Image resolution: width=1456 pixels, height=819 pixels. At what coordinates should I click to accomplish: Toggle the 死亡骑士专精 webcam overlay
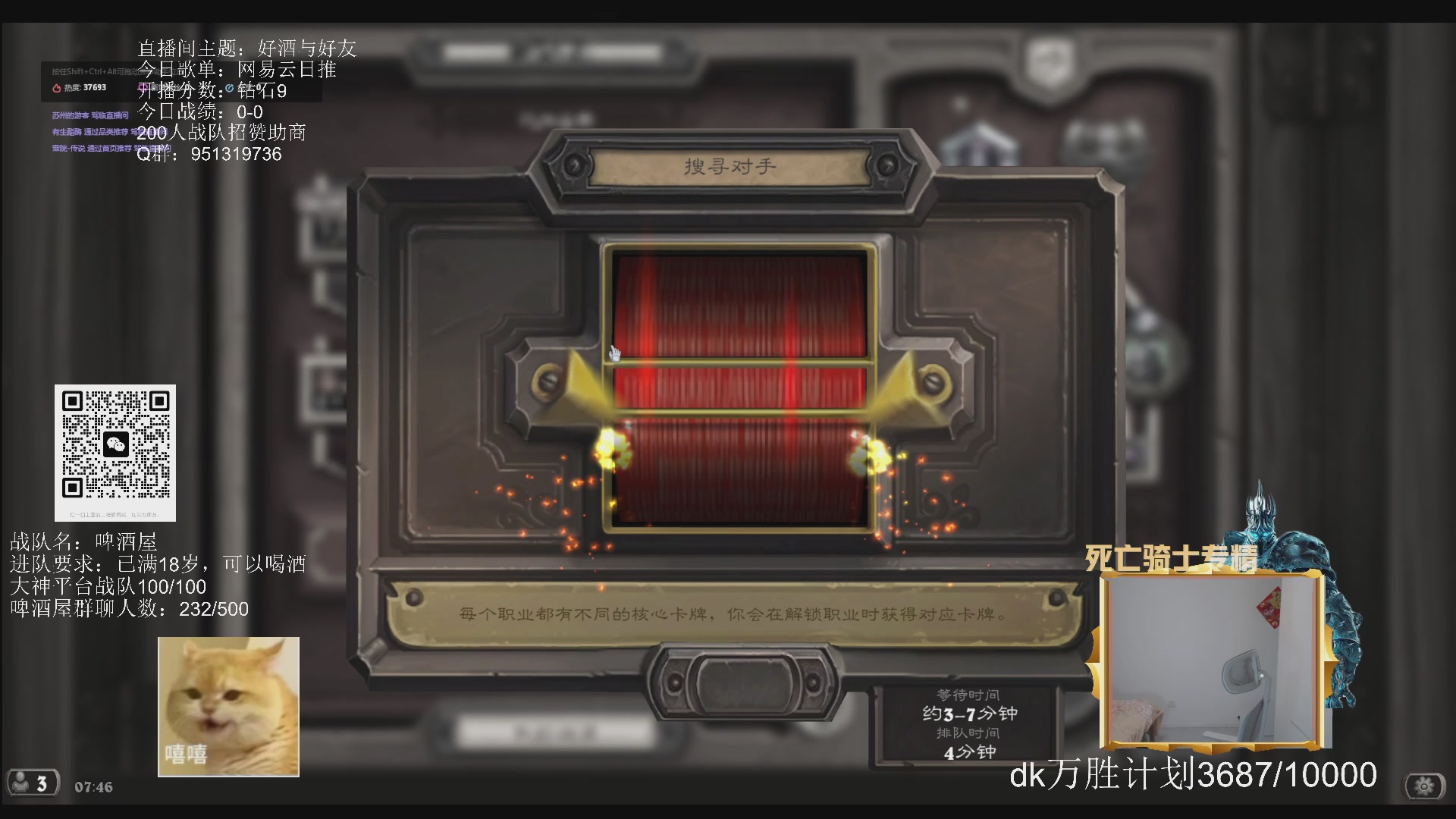pos(1213,660)
